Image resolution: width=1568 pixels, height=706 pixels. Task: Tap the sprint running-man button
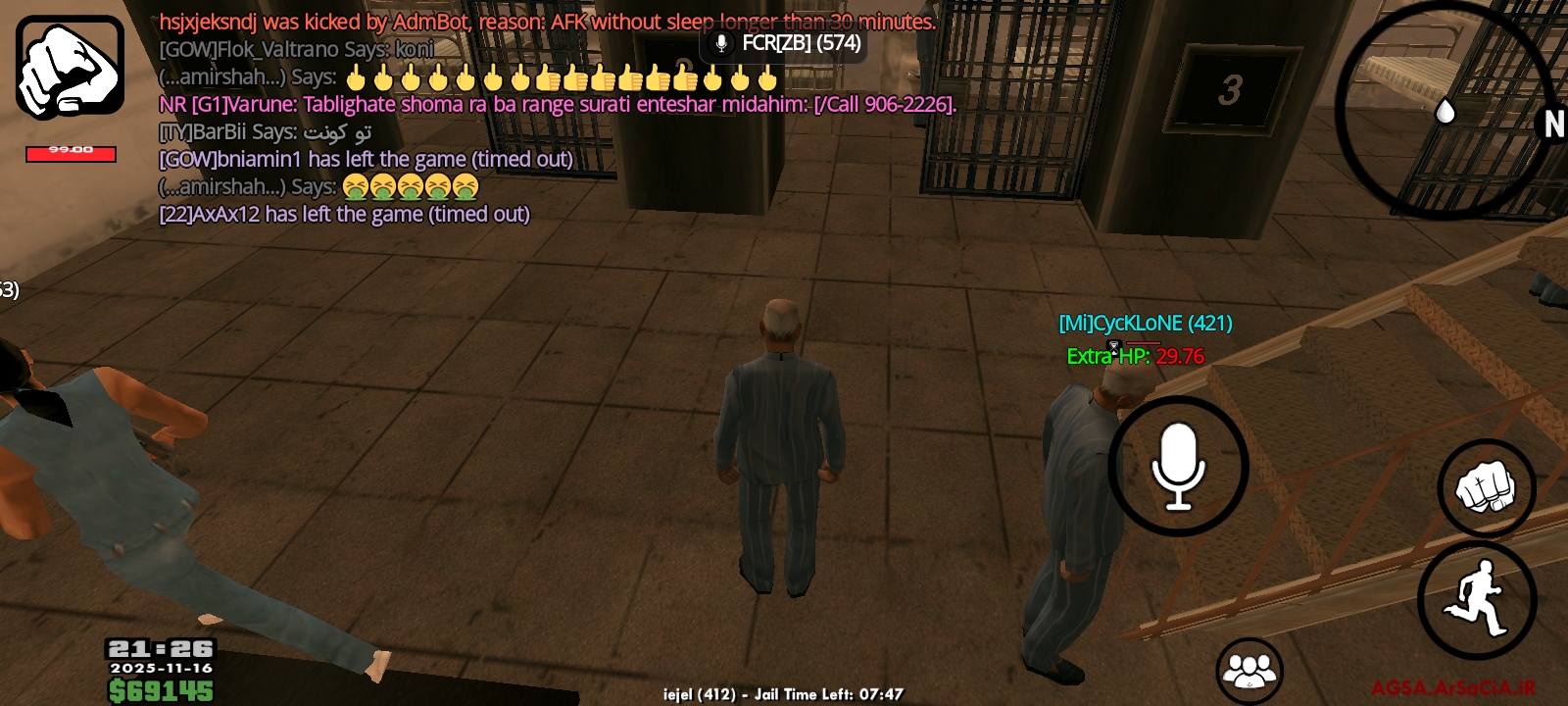click(1477, 599)
